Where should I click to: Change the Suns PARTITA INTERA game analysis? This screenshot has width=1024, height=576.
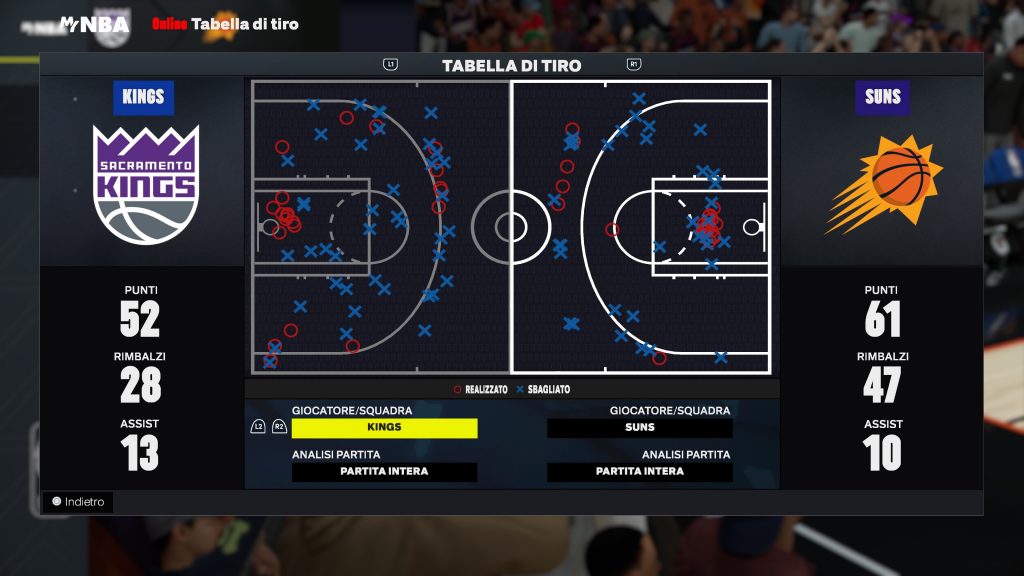[639, 472]
